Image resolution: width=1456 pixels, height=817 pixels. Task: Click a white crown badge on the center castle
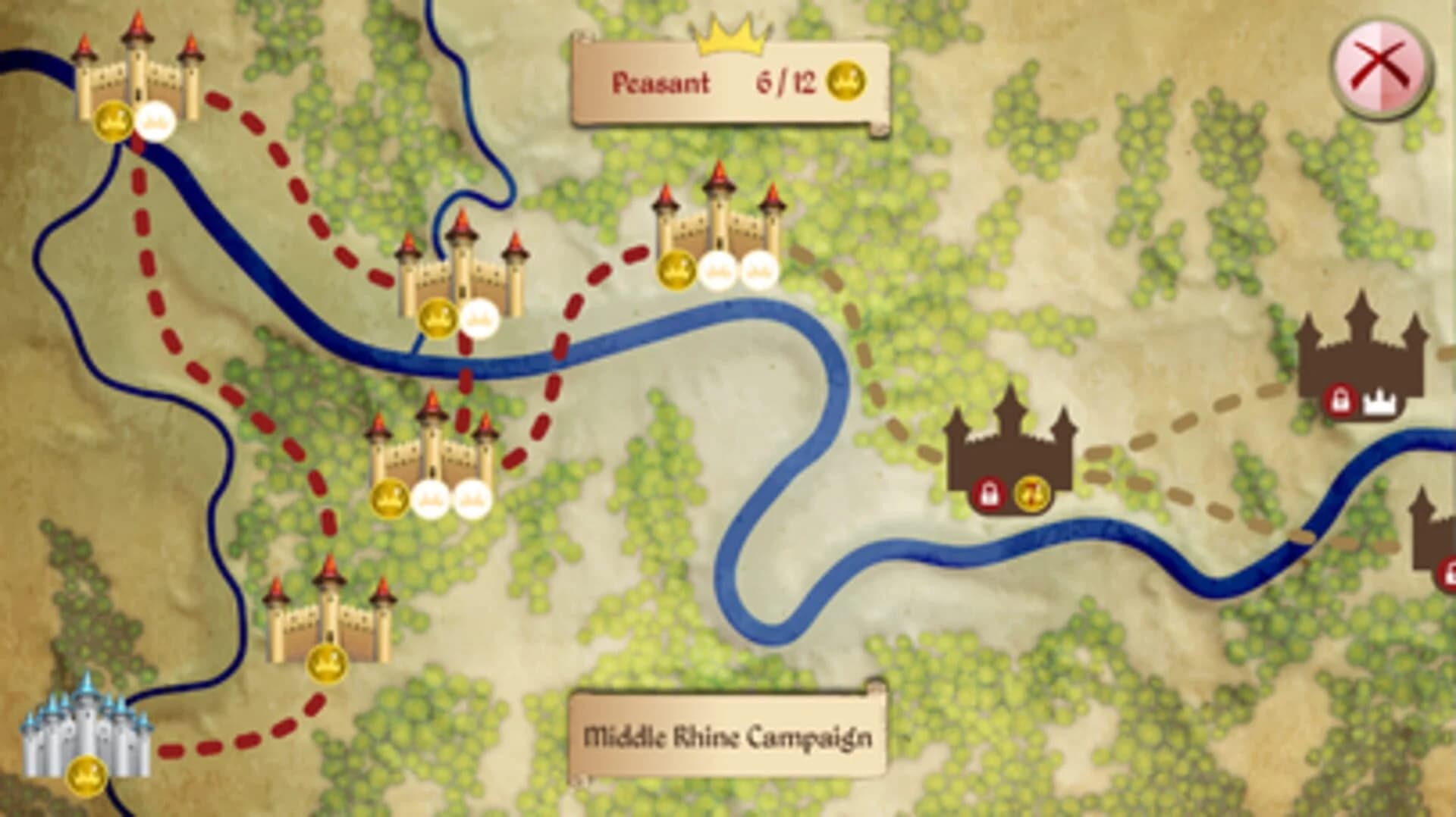(x=432, y=498)
